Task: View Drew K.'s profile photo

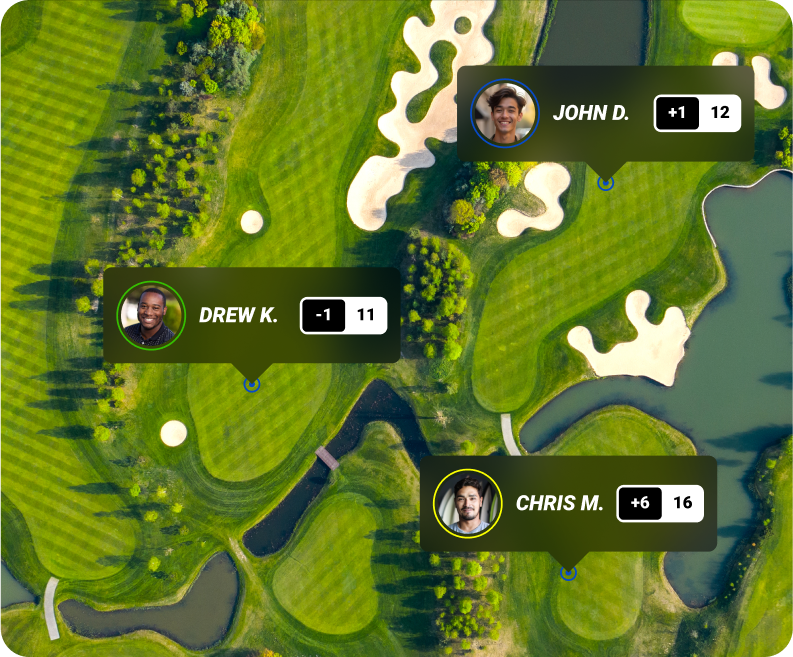Action: pyautogui.click(x=151, y=315)
